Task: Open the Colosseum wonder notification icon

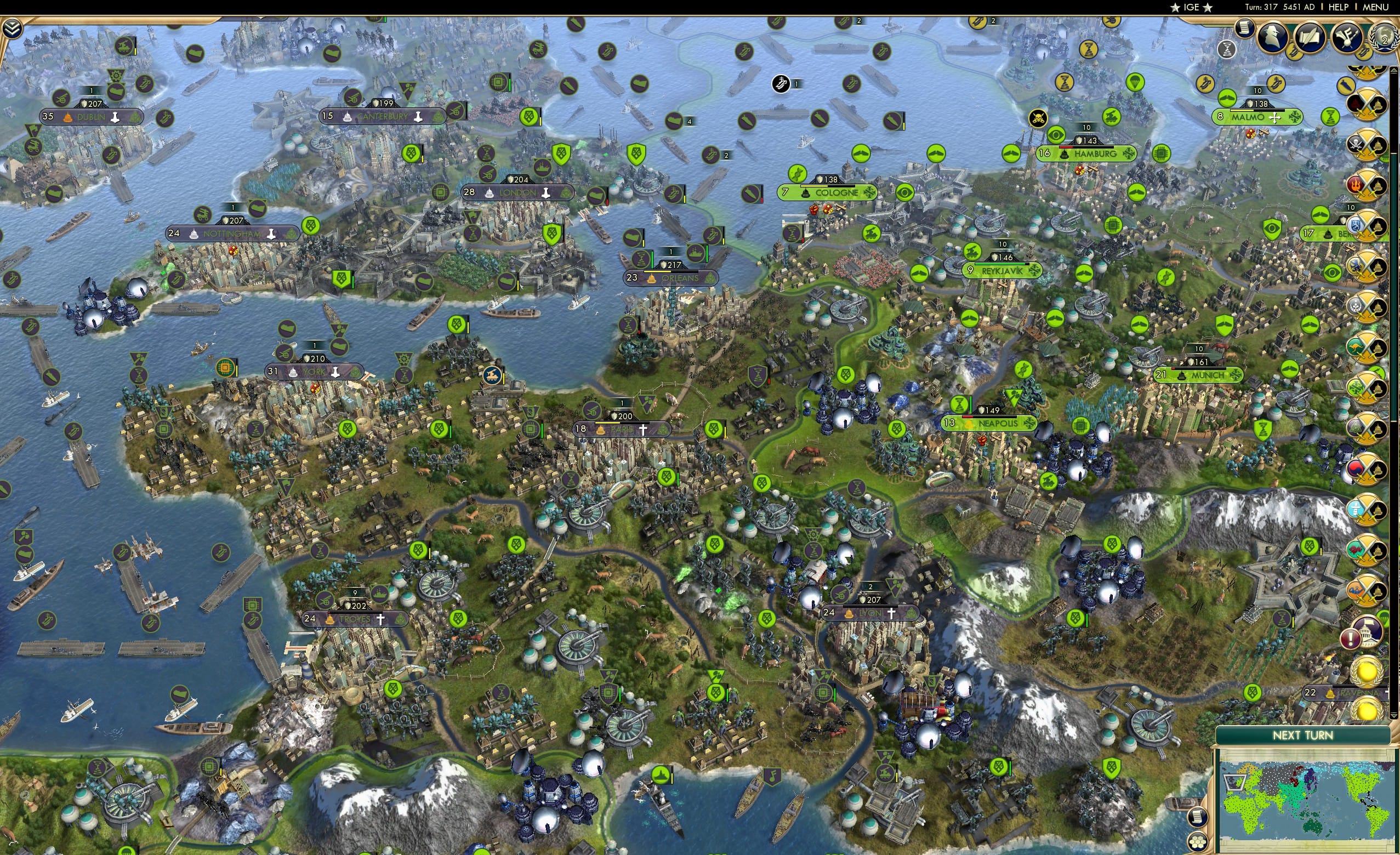Action: pos(1369,632)
